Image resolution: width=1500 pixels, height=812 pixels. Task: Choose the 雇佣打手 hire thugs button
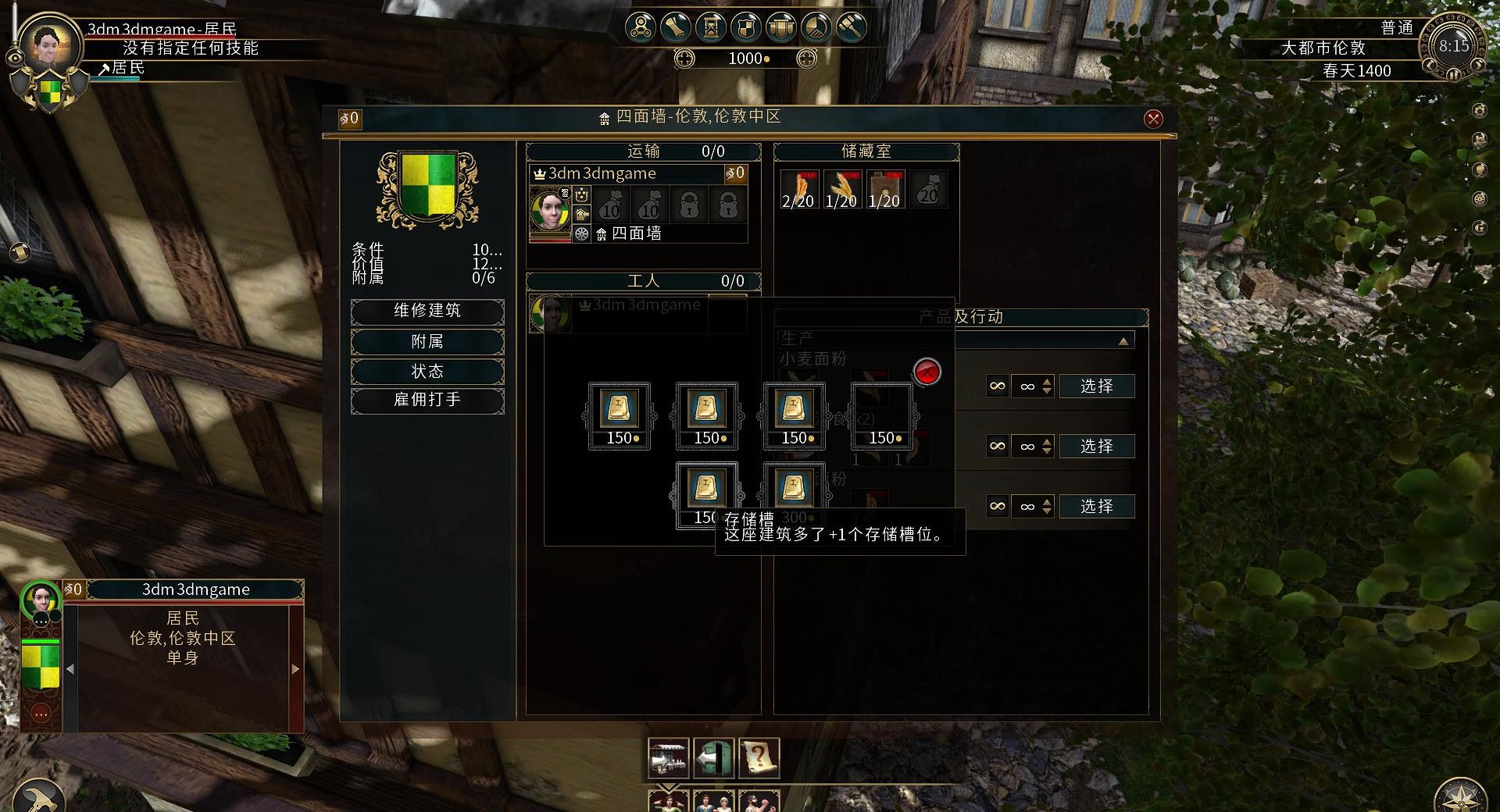click(x=427, y=400)
